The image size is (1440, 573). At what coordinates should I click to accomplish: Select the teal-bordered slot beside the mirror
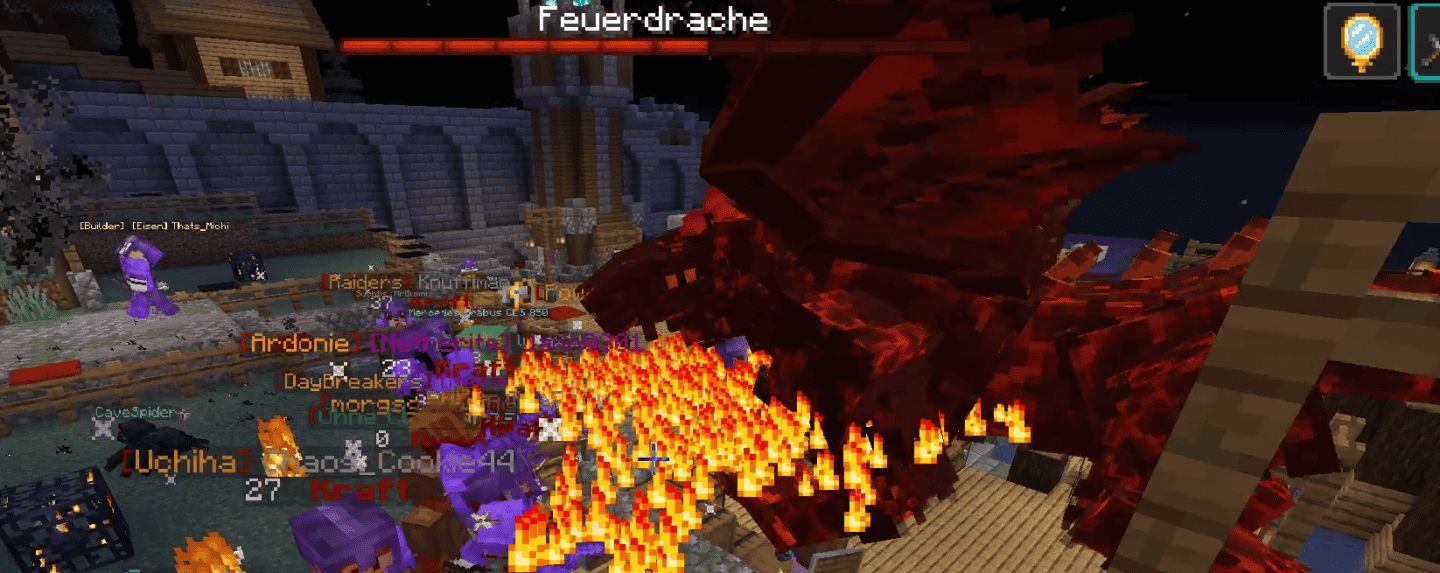(1427, 41)
